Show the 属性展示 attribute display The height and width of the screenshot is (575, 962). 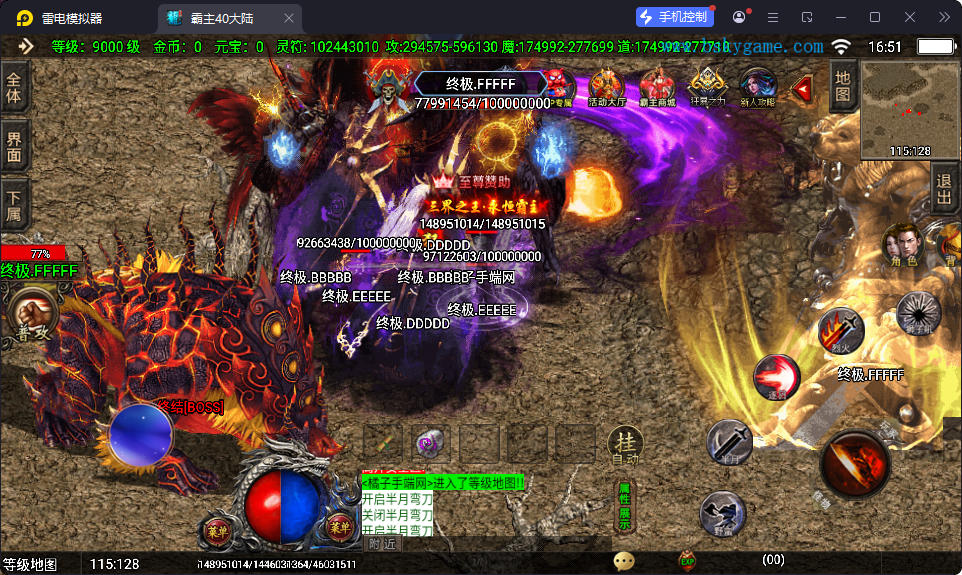click(x=624, y=506)
